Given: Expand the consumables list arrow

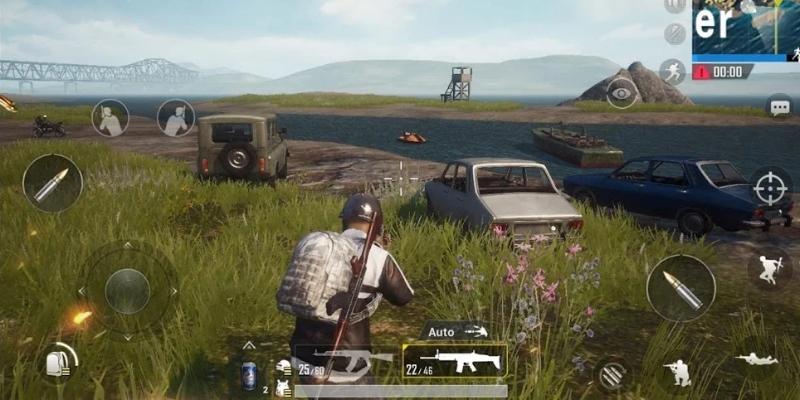Looking at the screenshot, I should [249, 345].
